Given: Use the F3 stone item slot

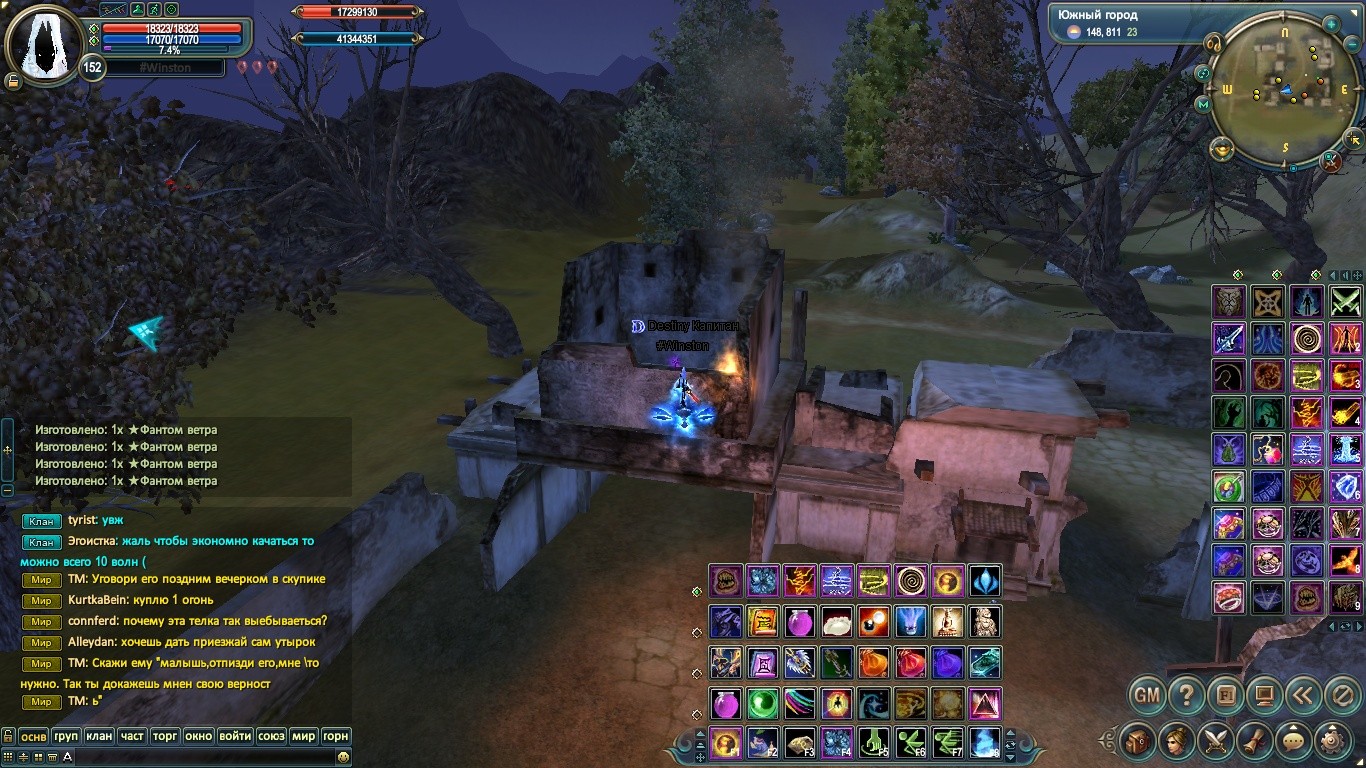Looking at the screenshot, I should [x=799, y=742].
